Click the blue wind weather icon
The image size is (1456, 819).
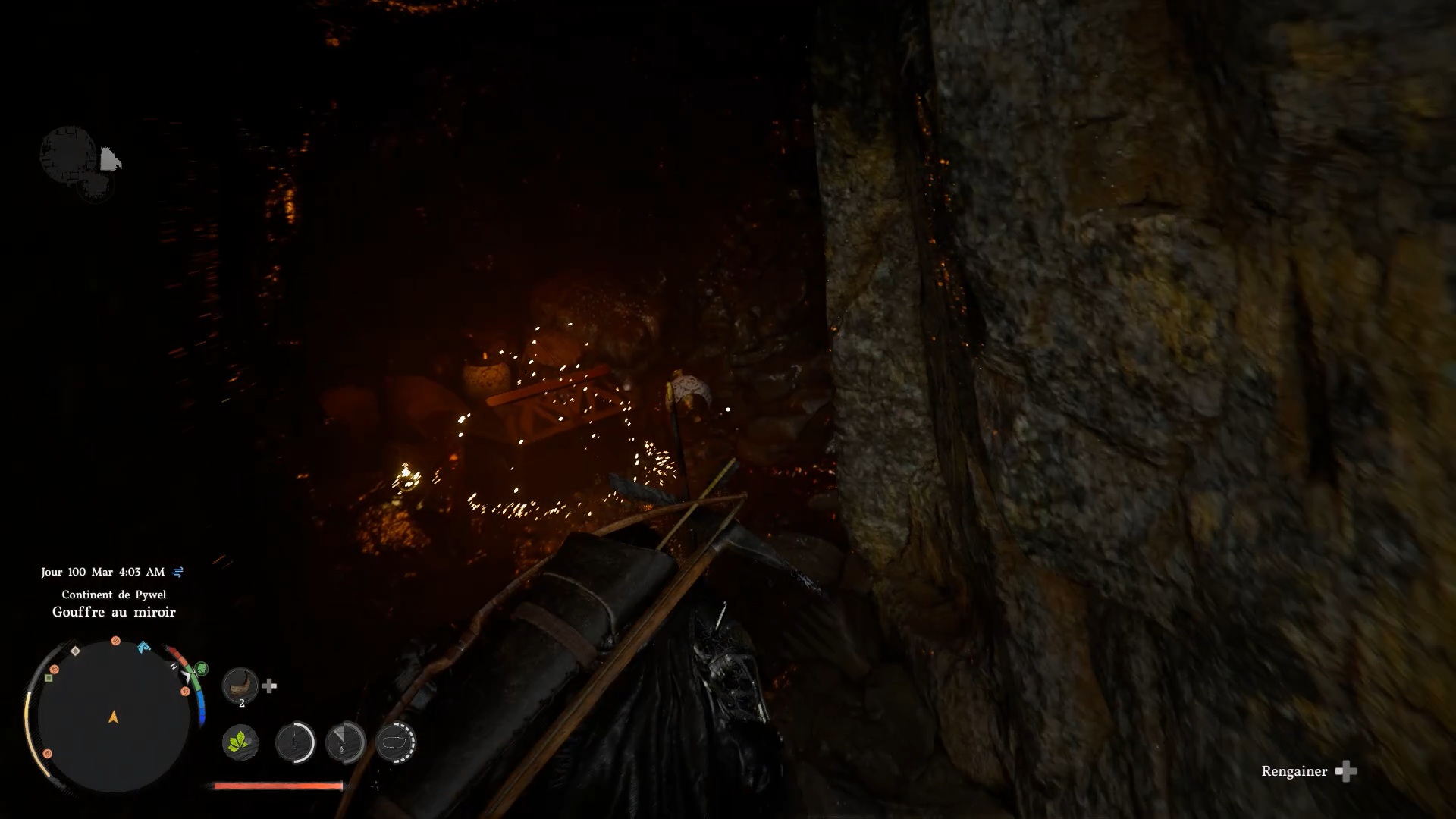click(x=177, y=572)
